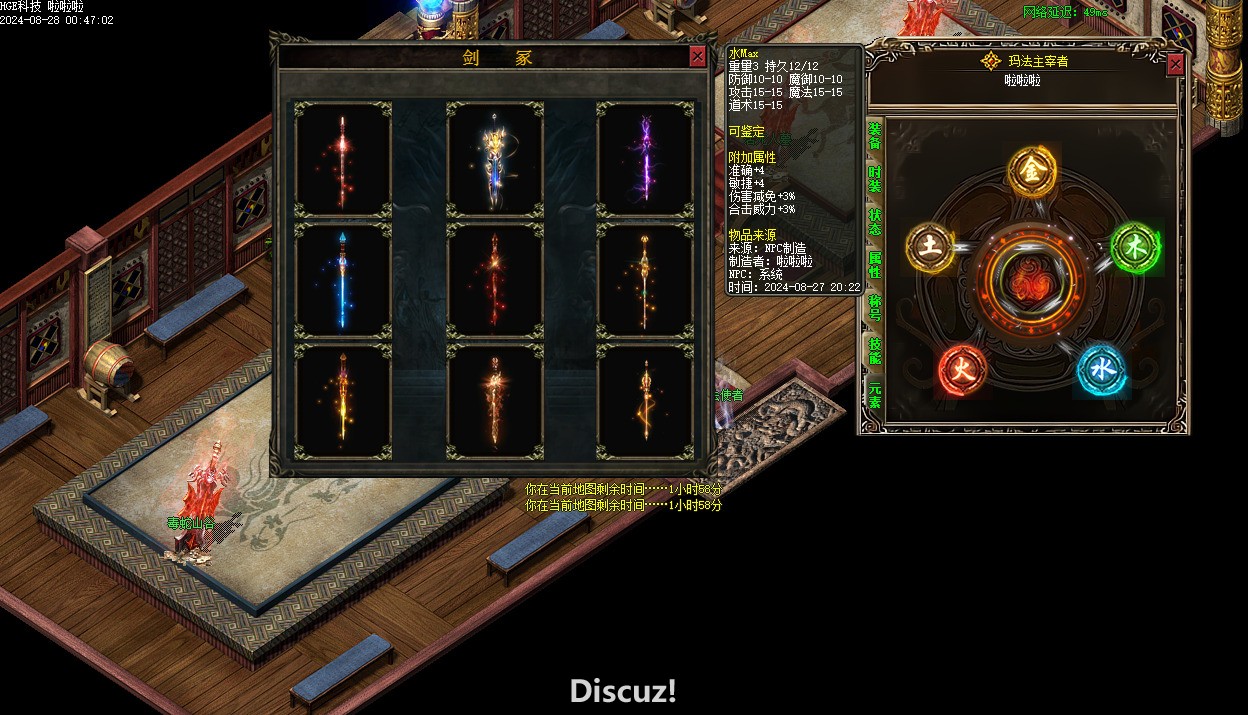Pick the gold-winged blue blade sword

[495, 158]
